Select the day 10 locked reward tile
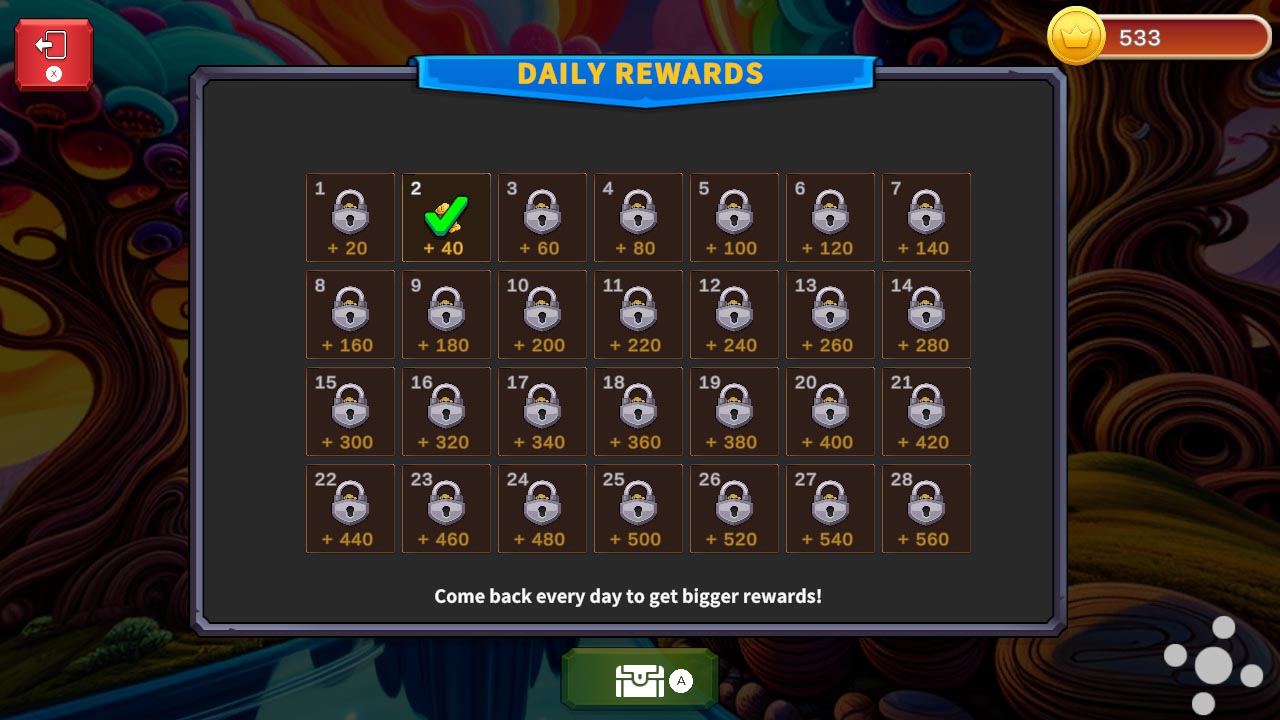Screen dimensions: 1280x720 [x=542, y=314]
